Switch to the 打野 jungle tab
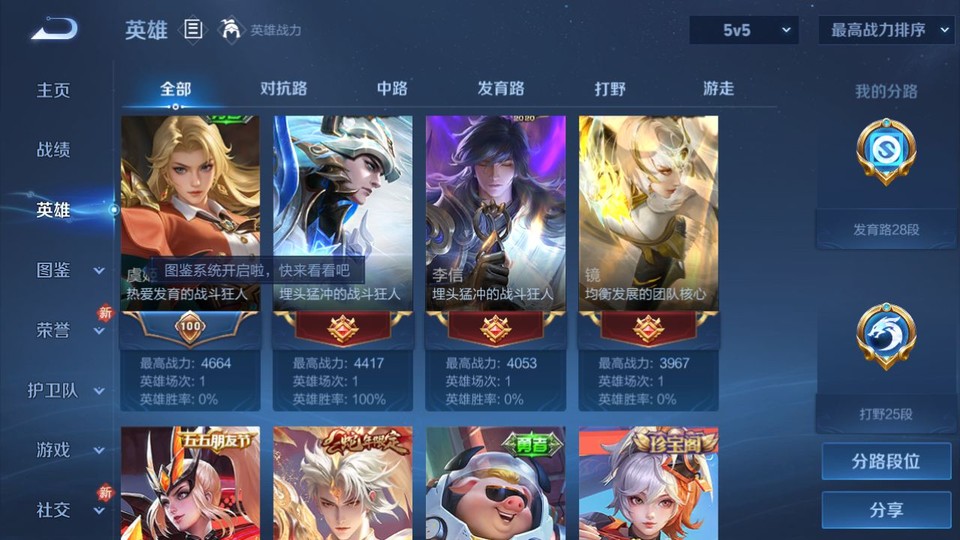The width and height of the screenshot is (960, 540). [x=610, y=89]
